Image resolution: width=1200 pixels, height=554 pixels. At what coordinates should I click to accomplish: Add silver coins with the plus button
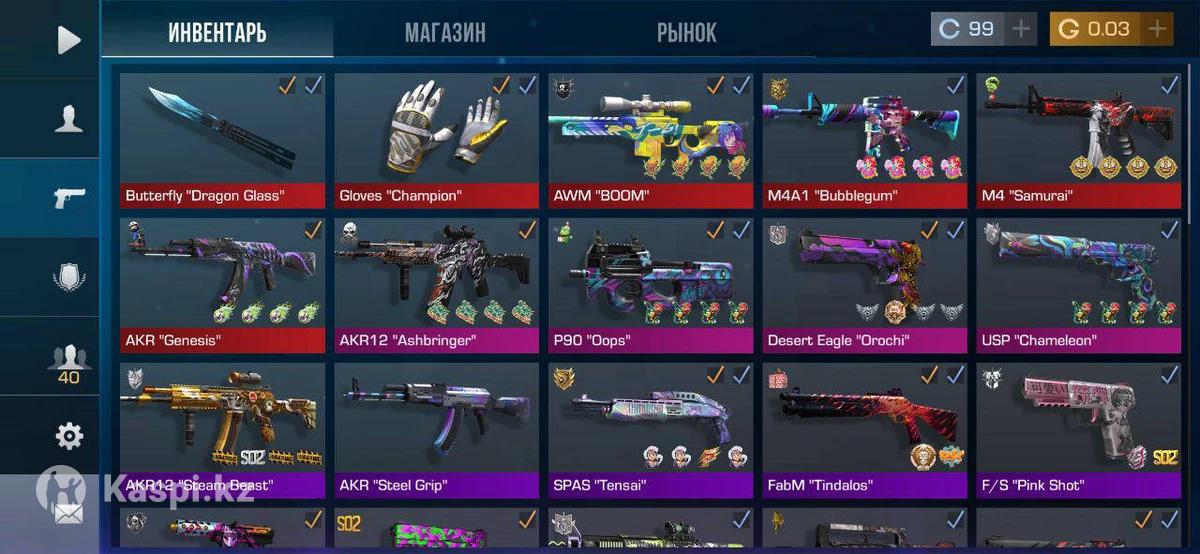pos(1020,29)
